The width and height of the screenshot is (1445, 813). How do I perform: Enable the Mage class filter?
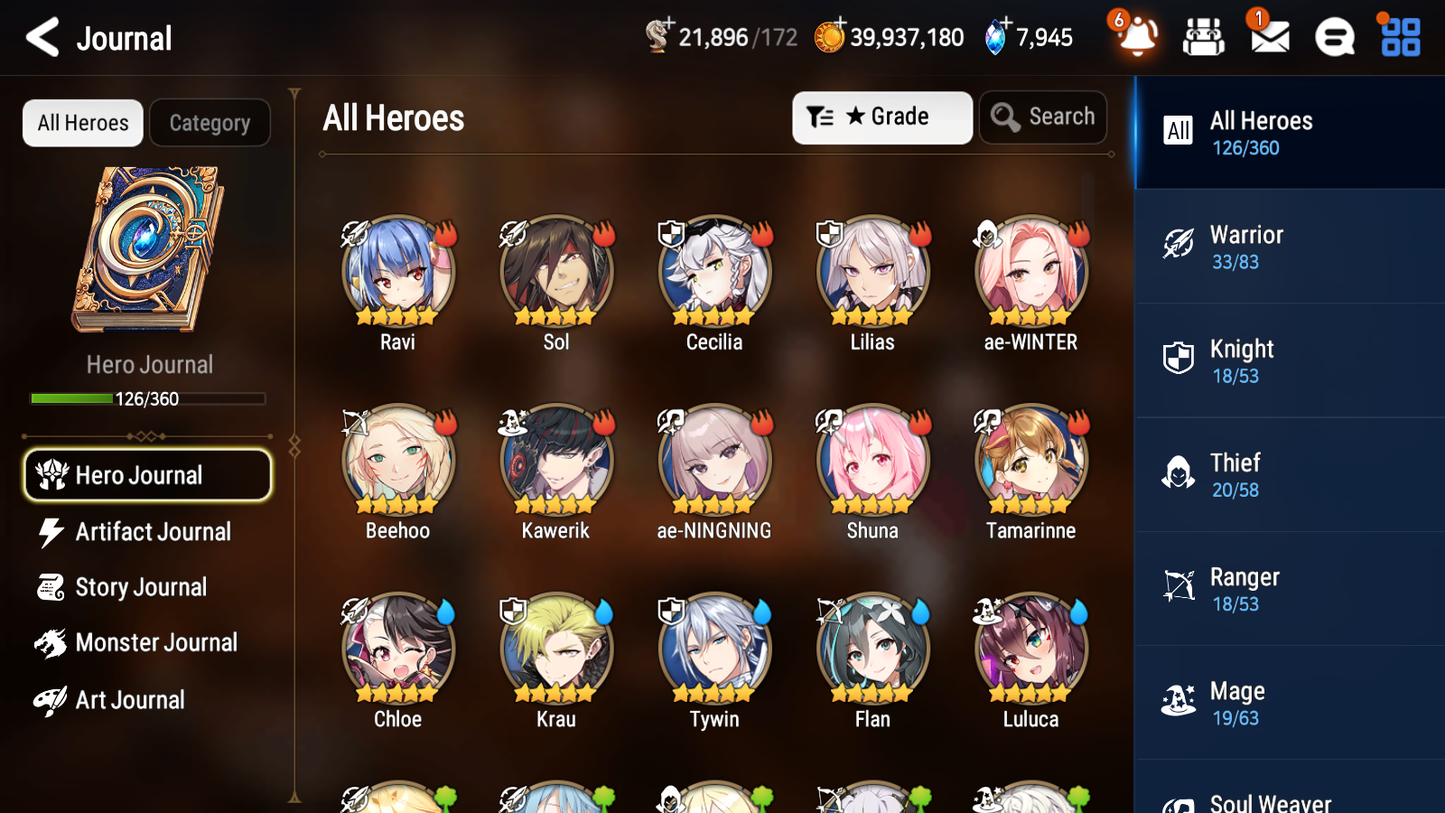click(1289, 702)
